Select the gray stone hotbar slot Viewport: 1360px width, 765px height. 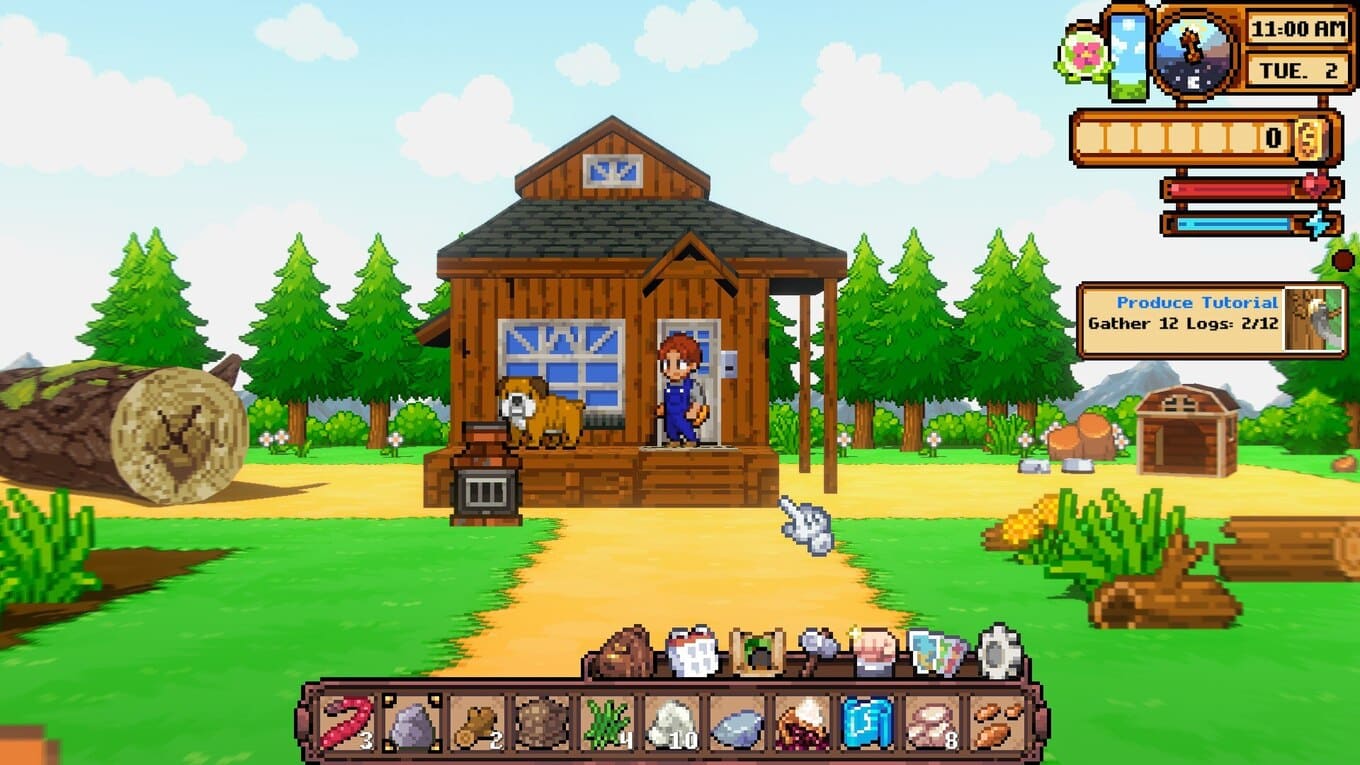[411, 723]
